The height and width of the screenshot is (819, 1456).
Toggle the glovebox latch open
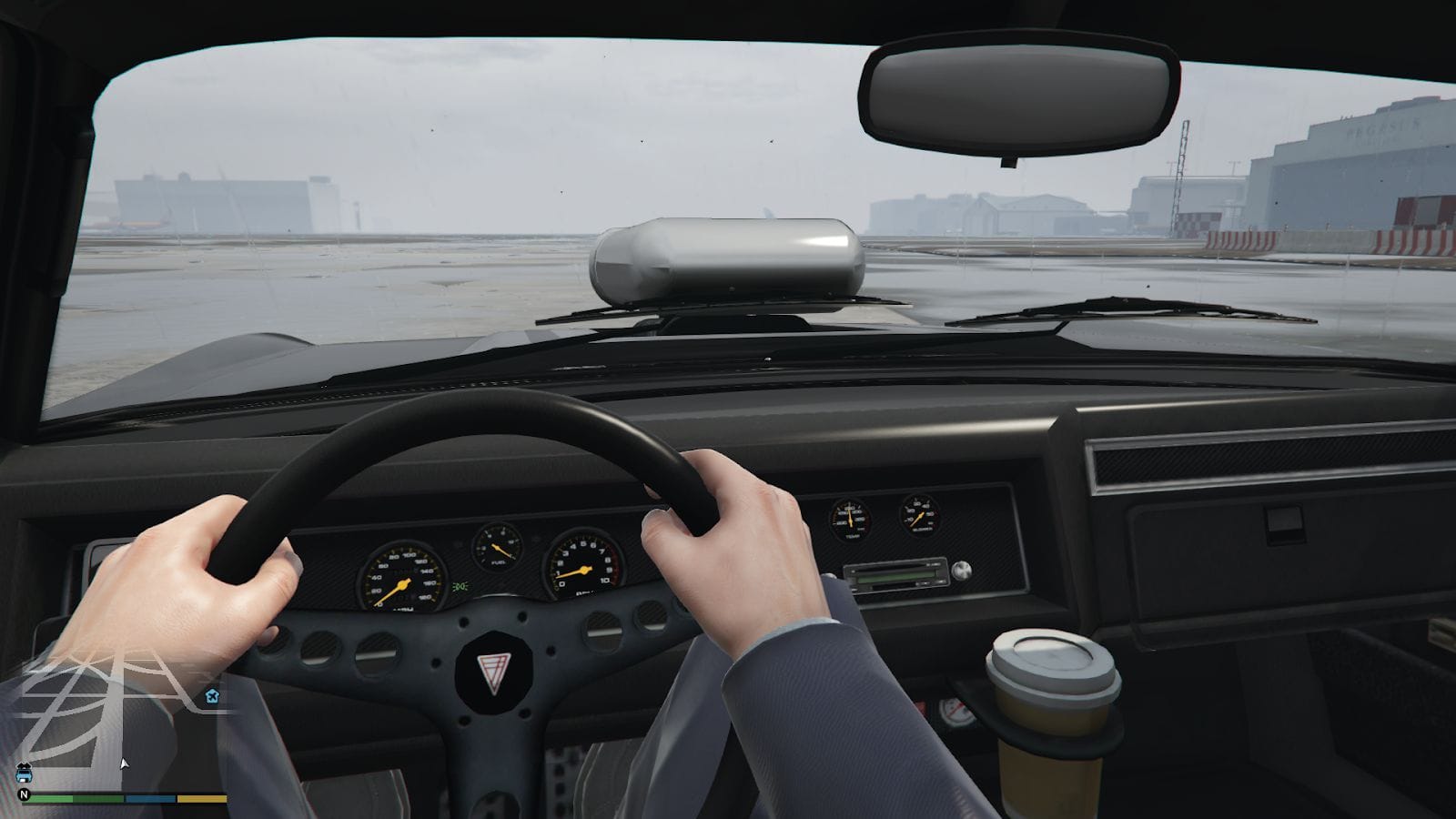click(x=1283, y=523)
